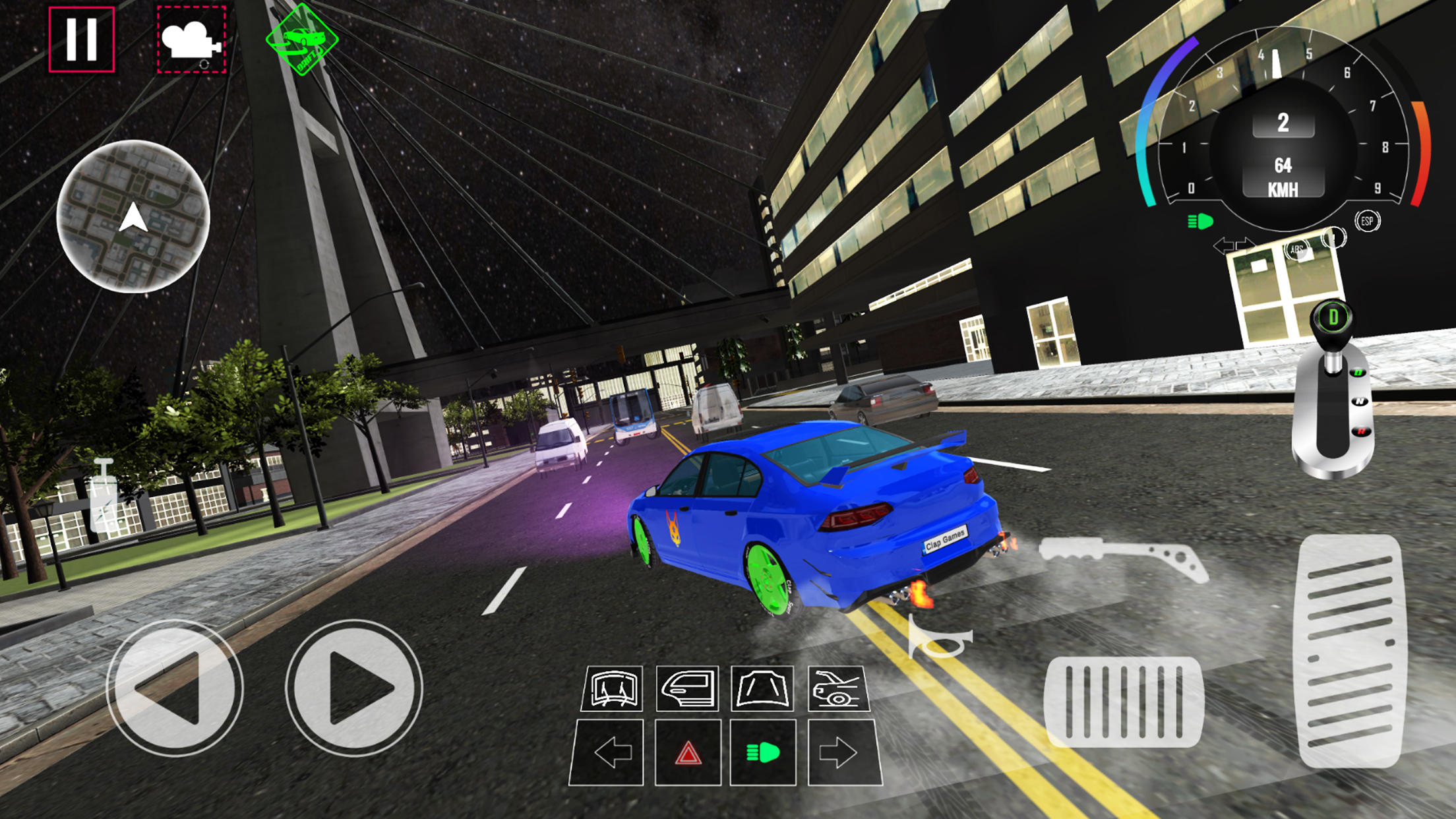The width and height of the screenshot is (1456, 819).
Task: Toggle the hazard warning lights
Action: 688,752
